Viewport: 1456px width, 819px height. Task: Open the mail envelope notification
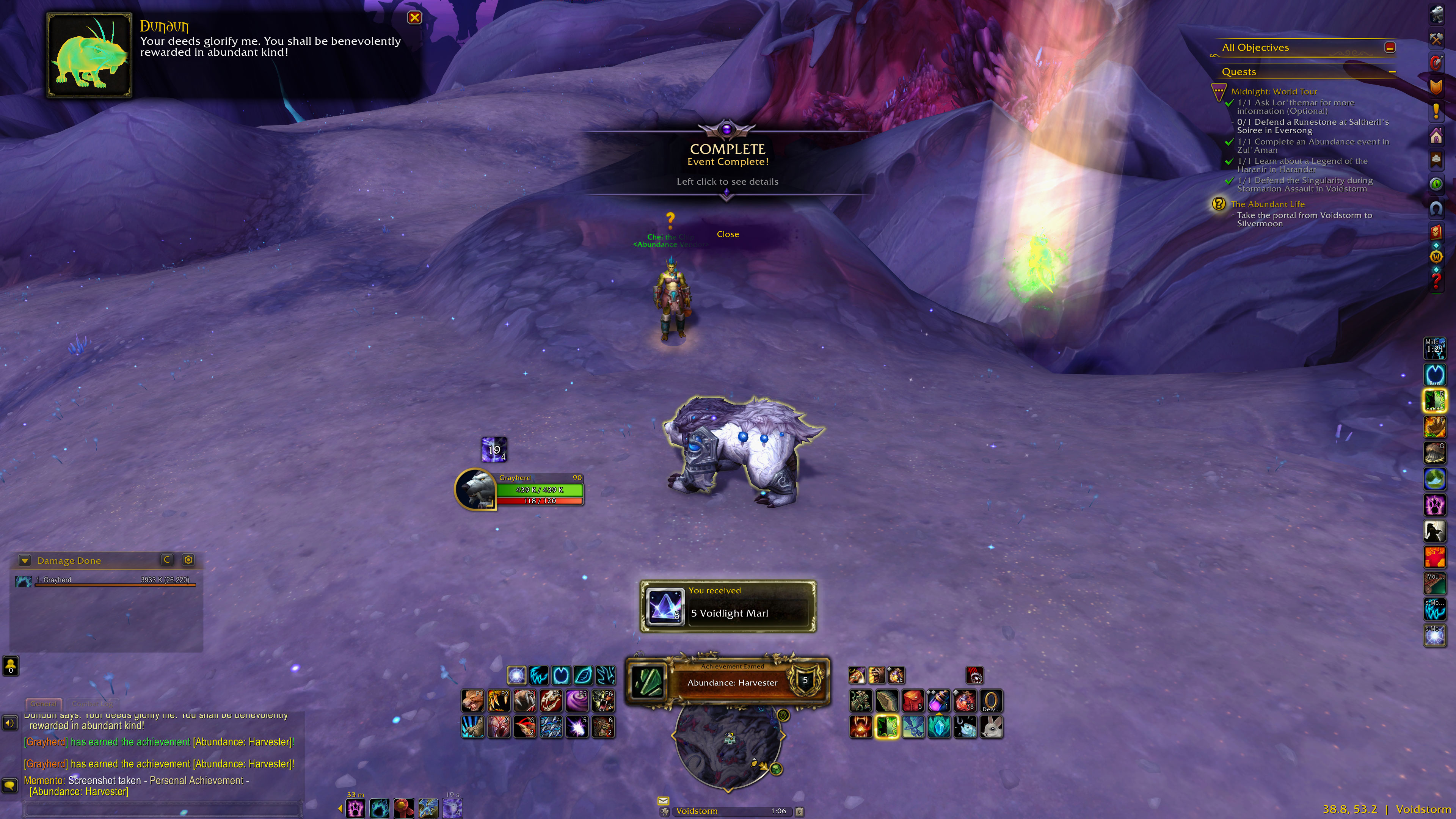[x=663, y=800]
